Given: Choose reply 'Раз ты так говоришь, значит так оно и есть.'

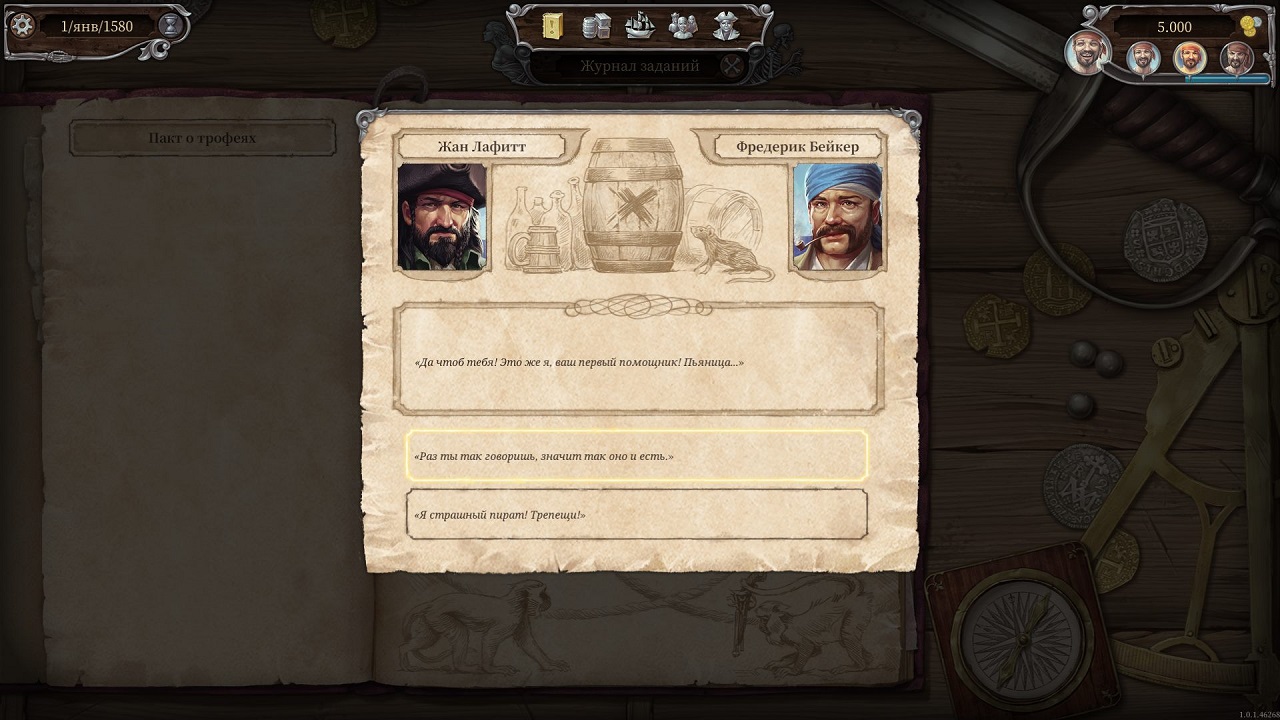Looking at the screenshot, I should point(636,456).
